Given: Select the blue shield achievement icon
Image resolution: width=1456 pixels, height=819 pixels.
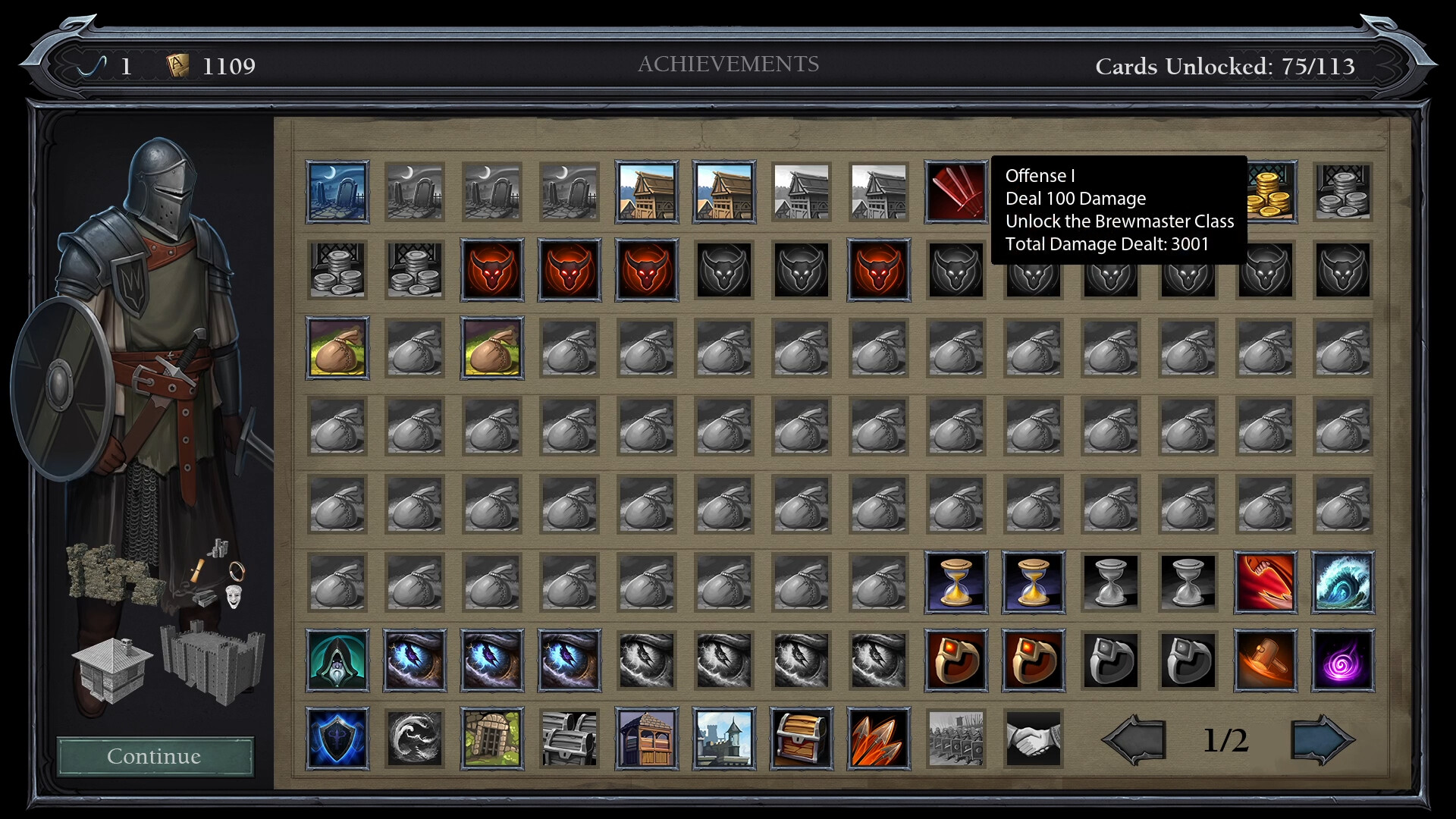Looking at the screenshot, I should click(x=337, y=738).
